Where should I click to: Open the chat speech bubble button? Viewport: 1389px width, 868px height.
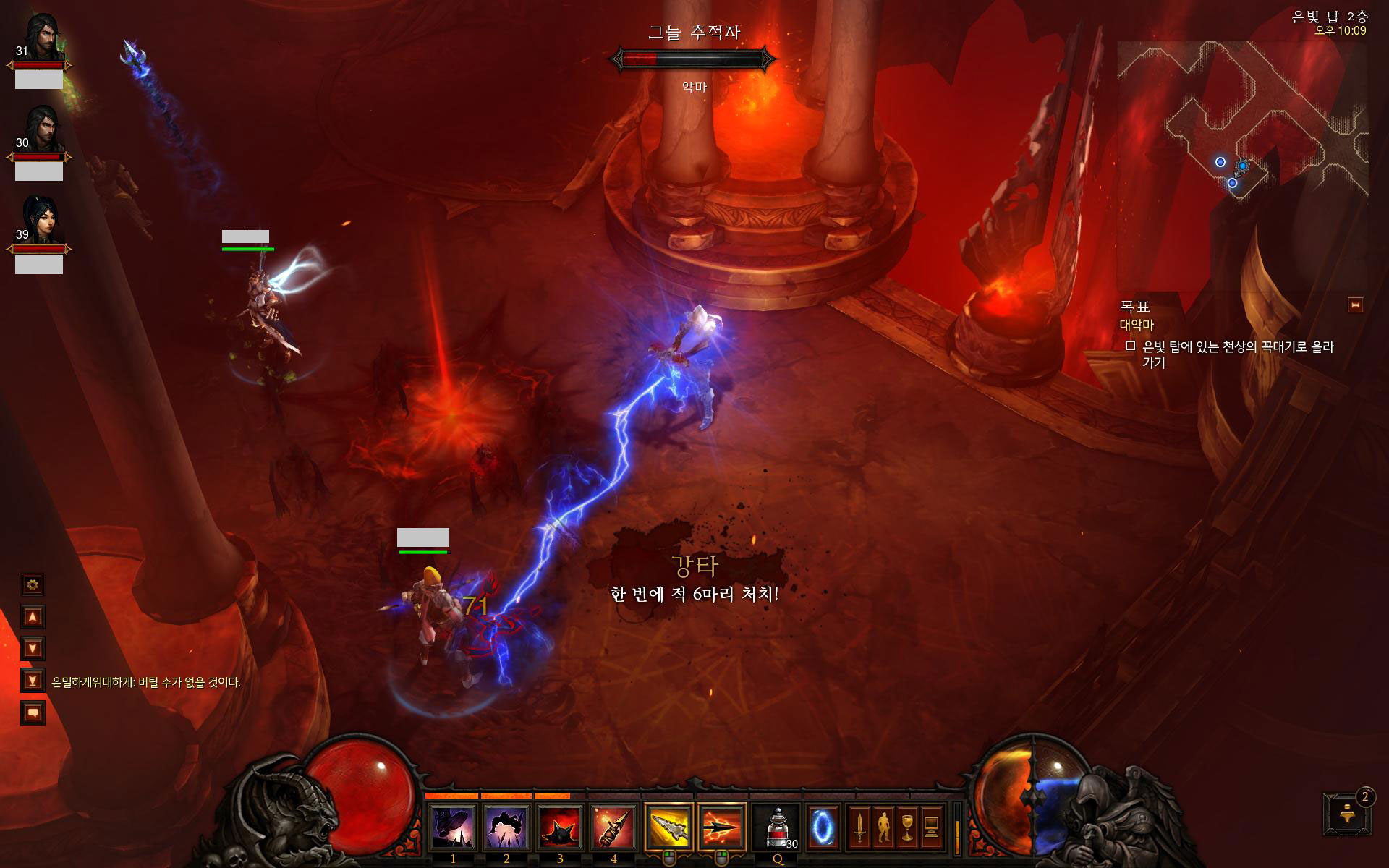click(33, 712)
